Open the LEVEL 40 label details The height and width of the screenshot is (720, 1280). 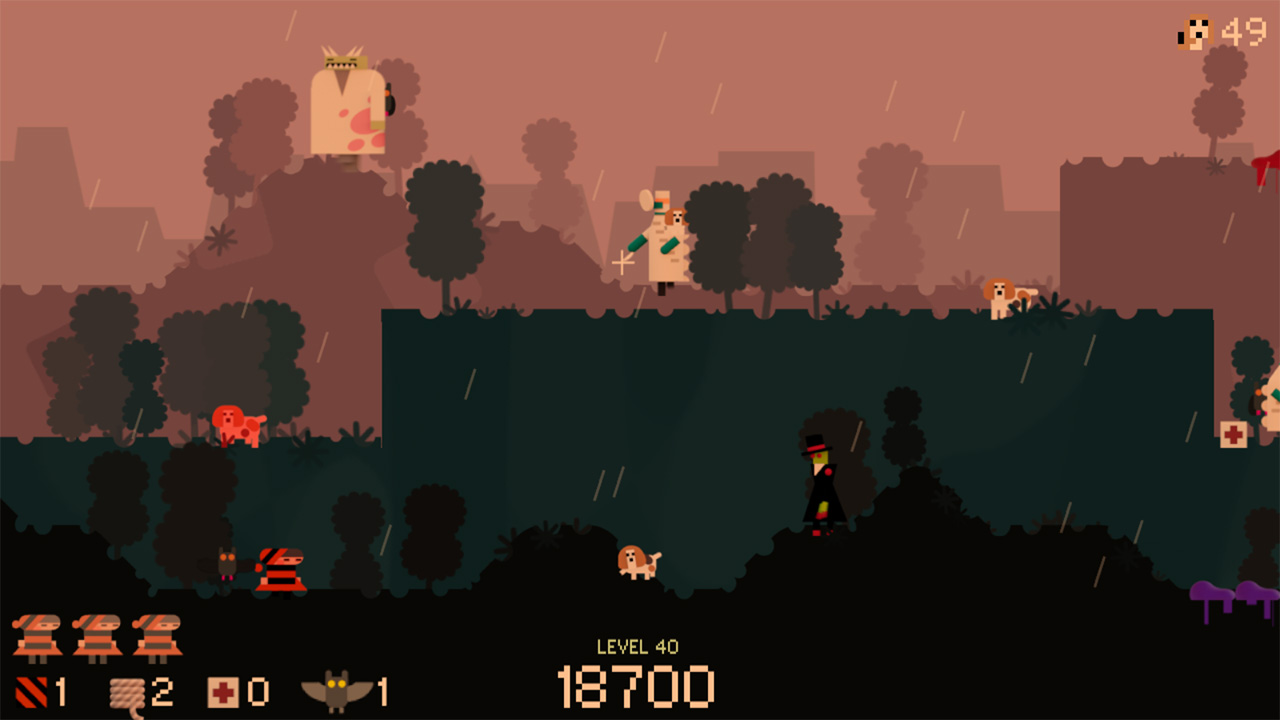637,645
